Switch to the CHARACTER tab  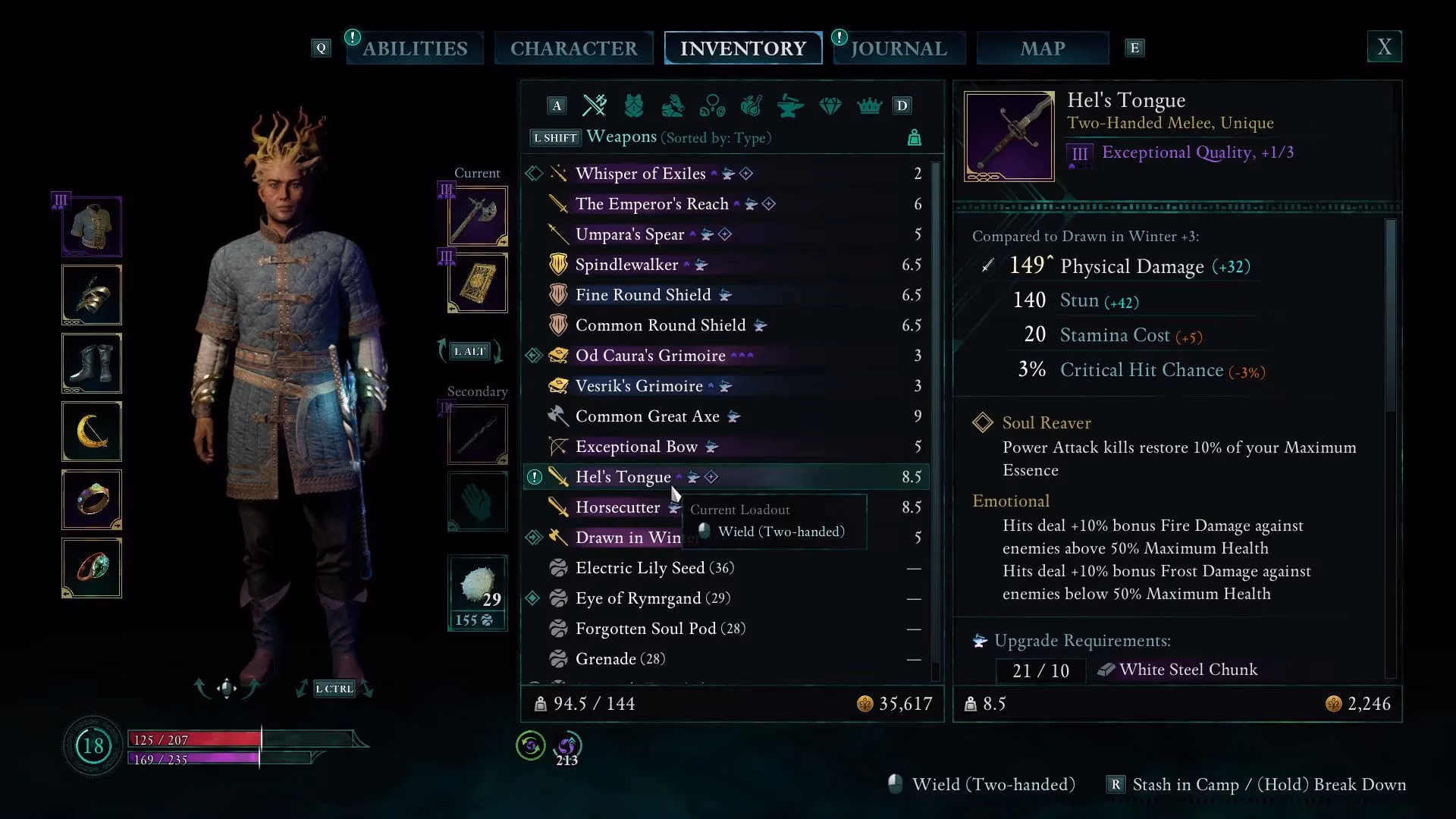(574, 48)
